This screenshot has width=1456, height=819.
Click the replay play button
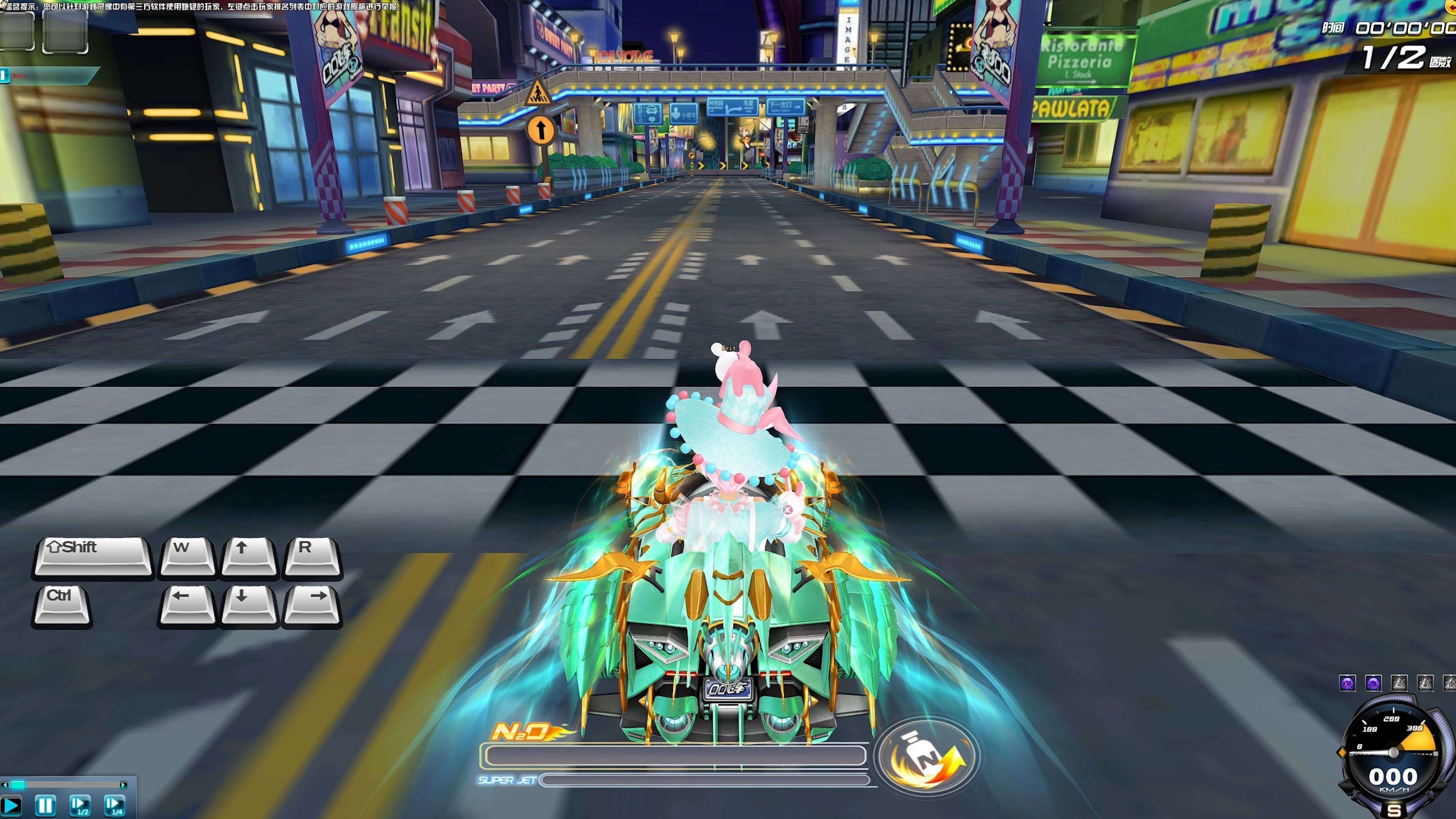point(11,805)
